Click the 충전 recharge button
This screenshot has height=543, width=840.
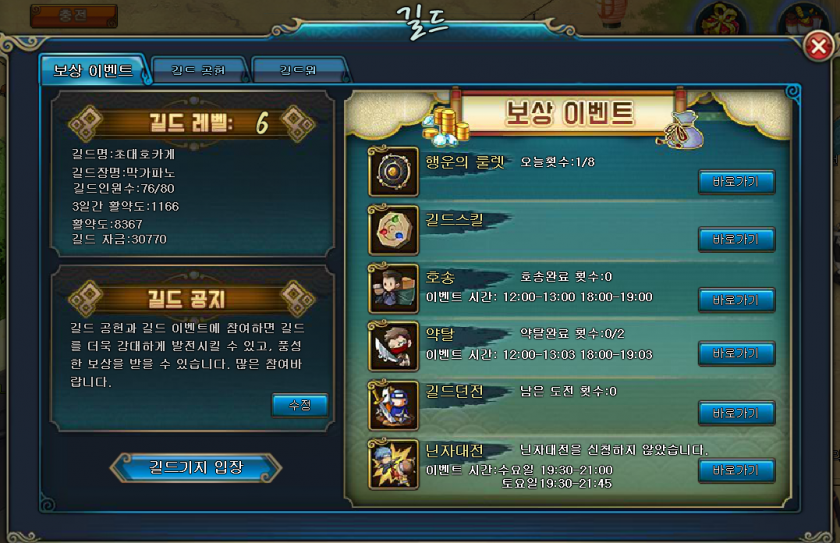click(x=73, y=15)
